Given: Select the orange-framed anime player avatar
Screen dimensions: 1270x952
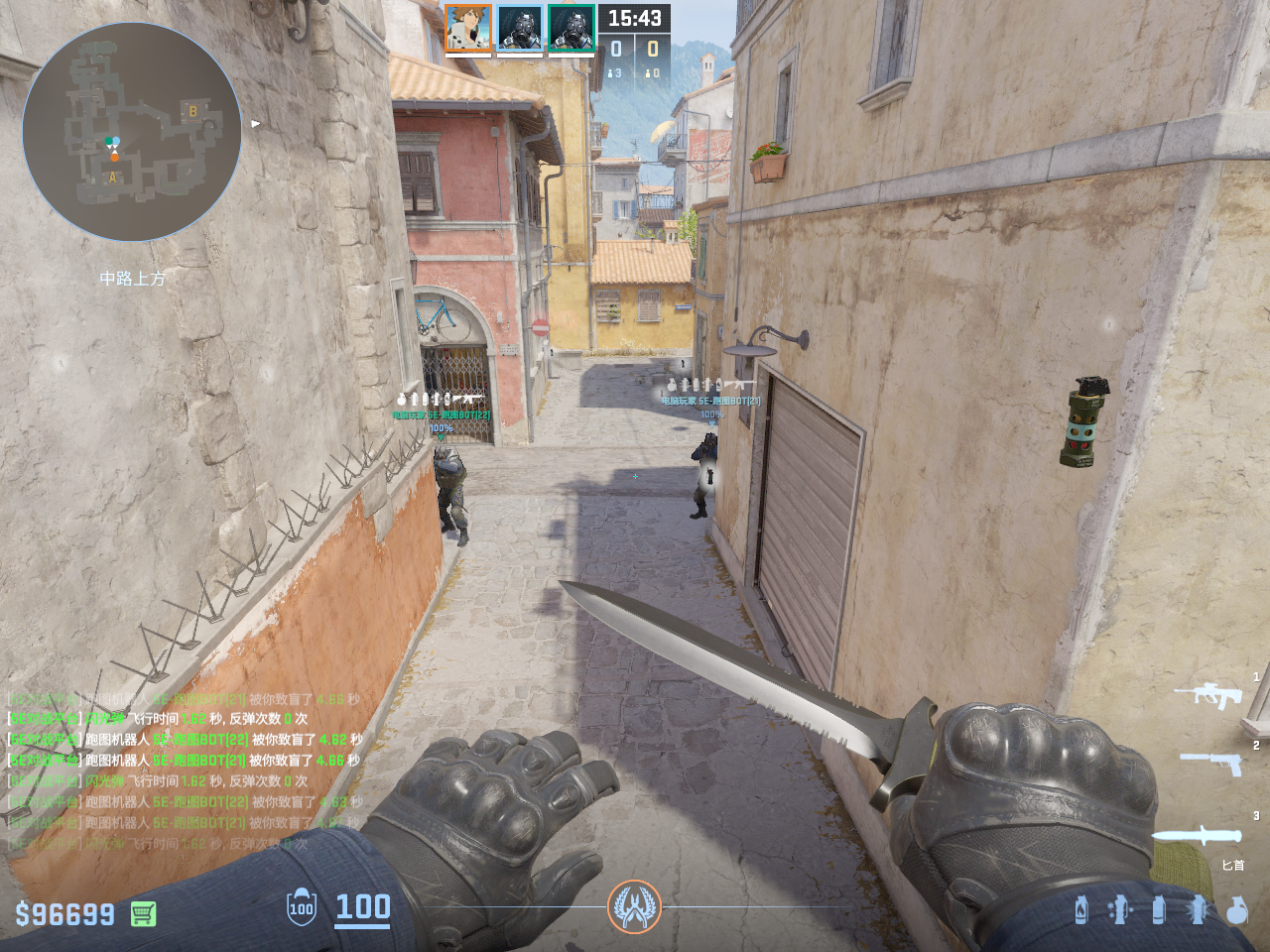Looking at the screenshot, I should (468, 28).
